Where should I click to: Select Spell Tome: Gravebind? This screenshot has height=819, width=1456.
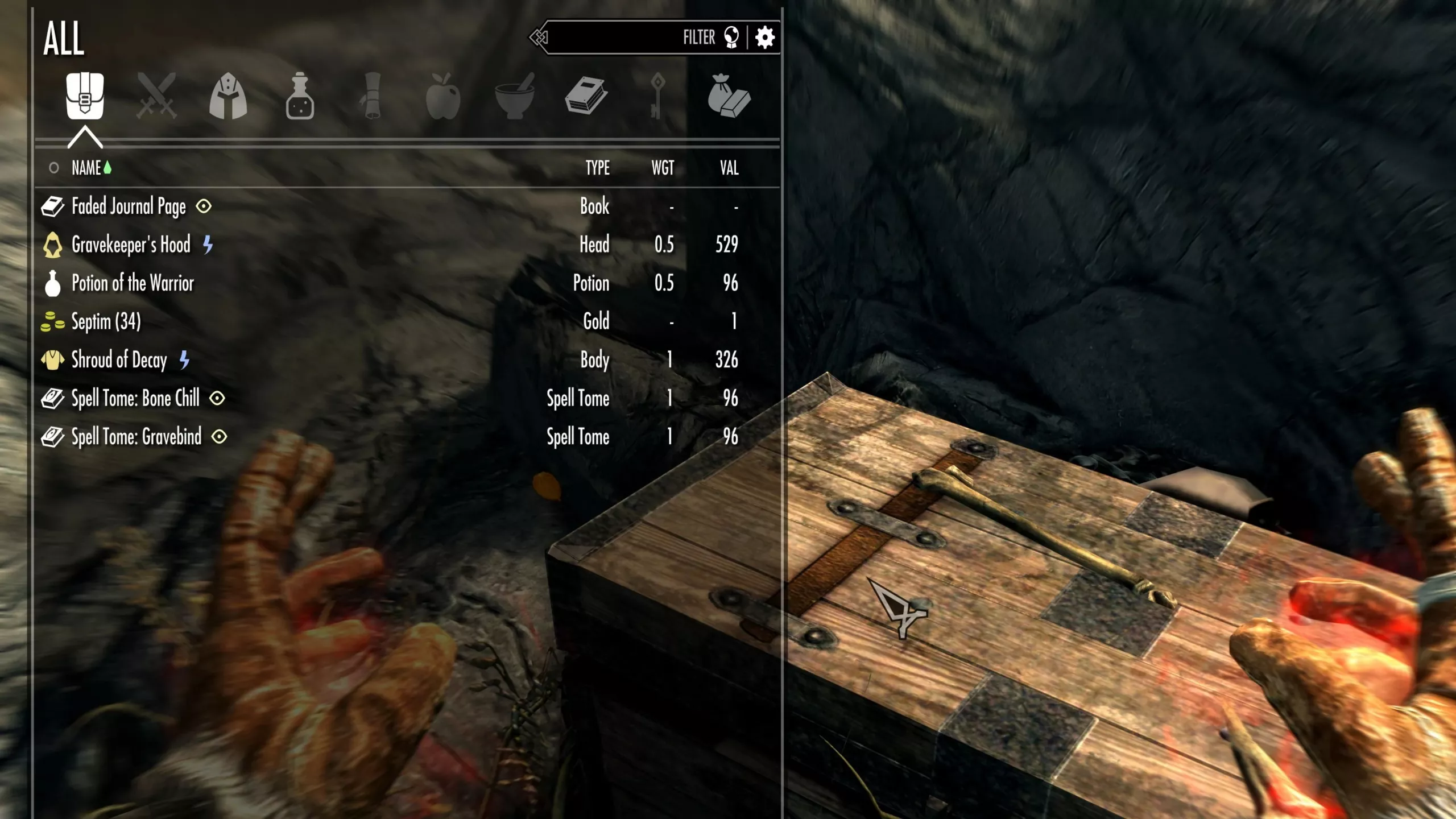coord(136,437)
